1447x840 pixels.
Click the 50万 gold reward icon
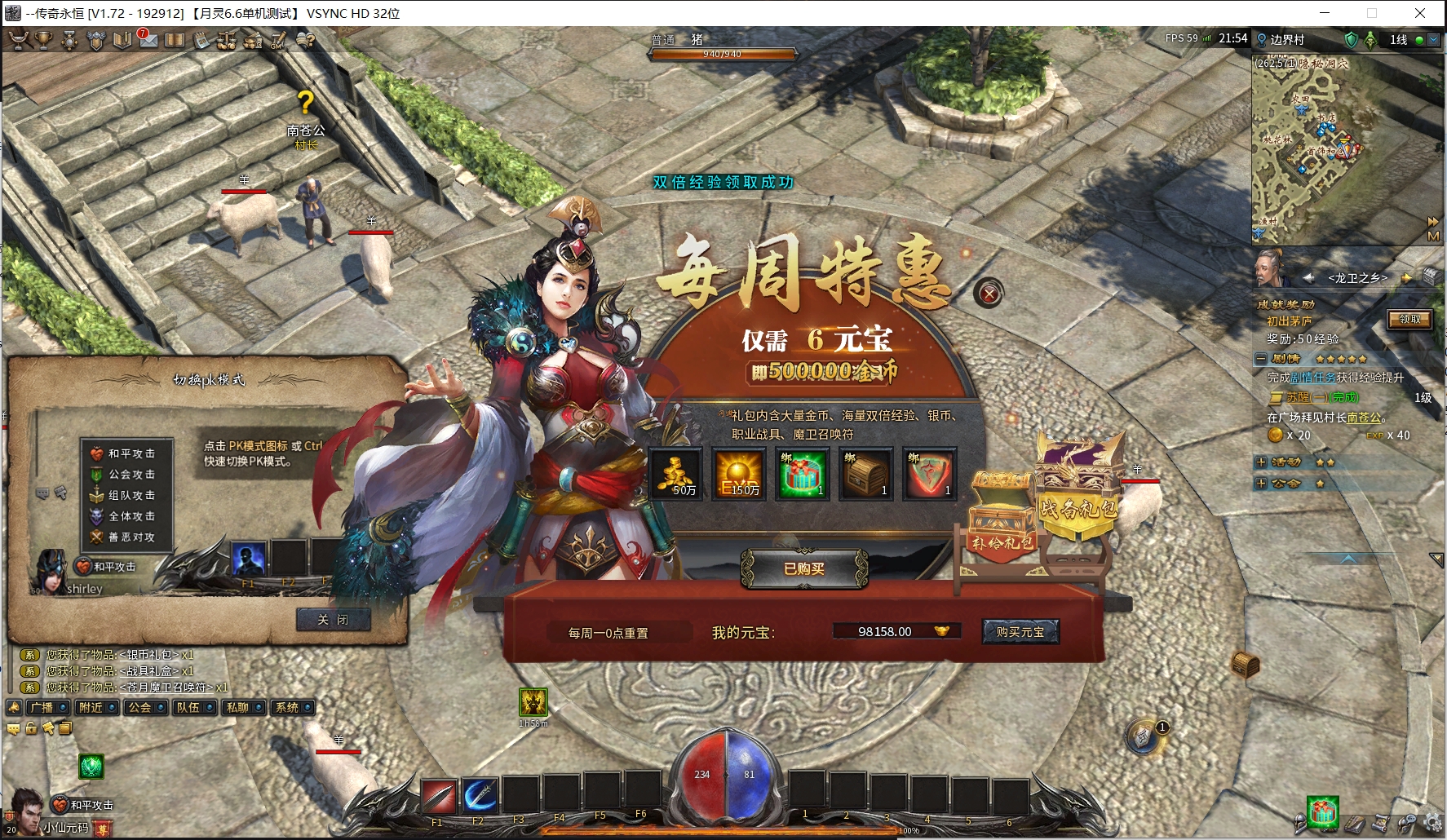[675, 474]
